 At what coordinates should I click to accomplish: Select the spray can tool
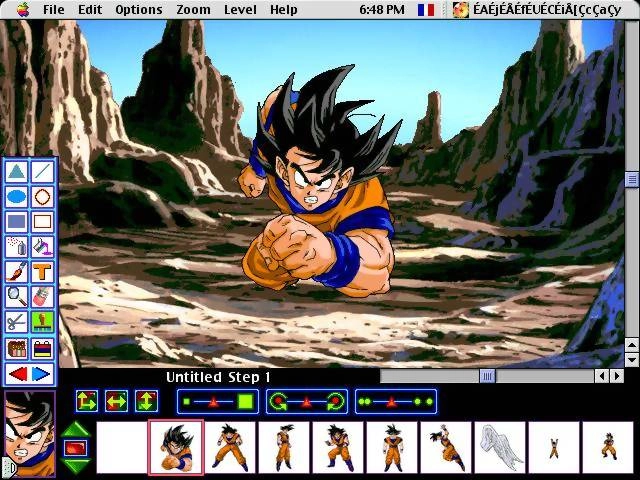pyautogui.click(x=16, y=246)
